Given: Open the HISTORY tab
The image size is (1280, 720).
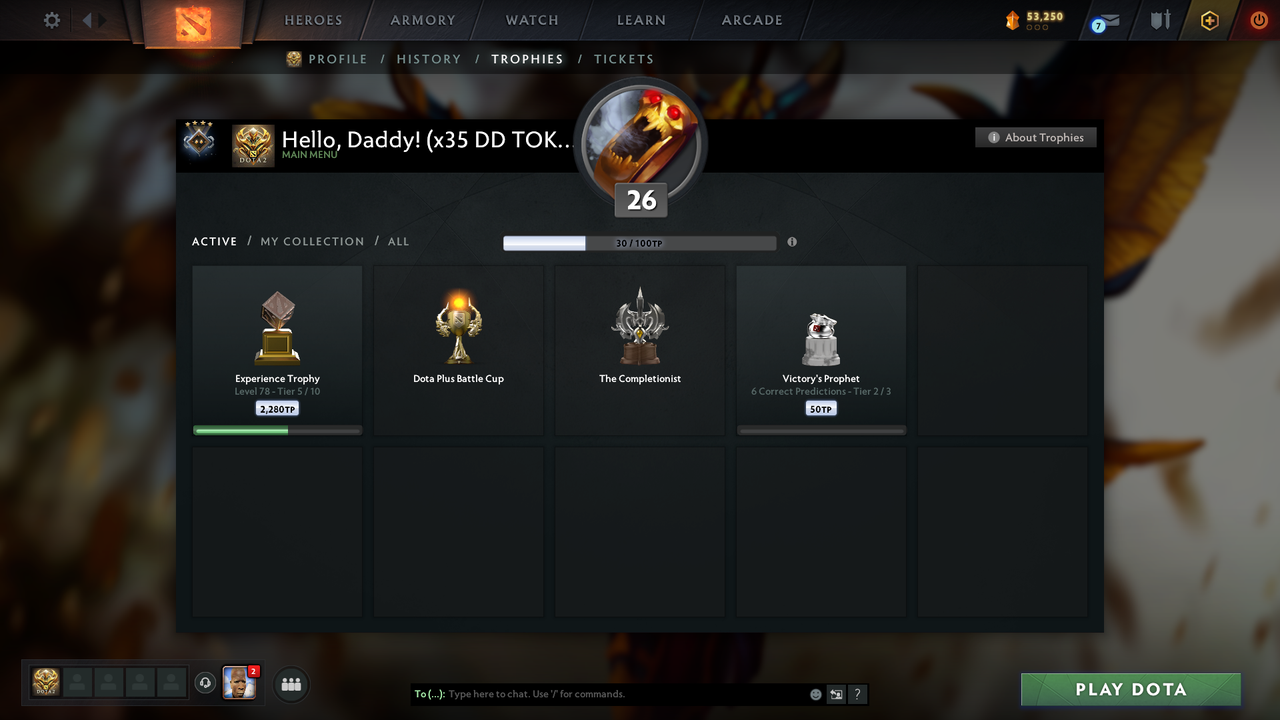Looking at the screenshot, I should click(x=429, y=59).
